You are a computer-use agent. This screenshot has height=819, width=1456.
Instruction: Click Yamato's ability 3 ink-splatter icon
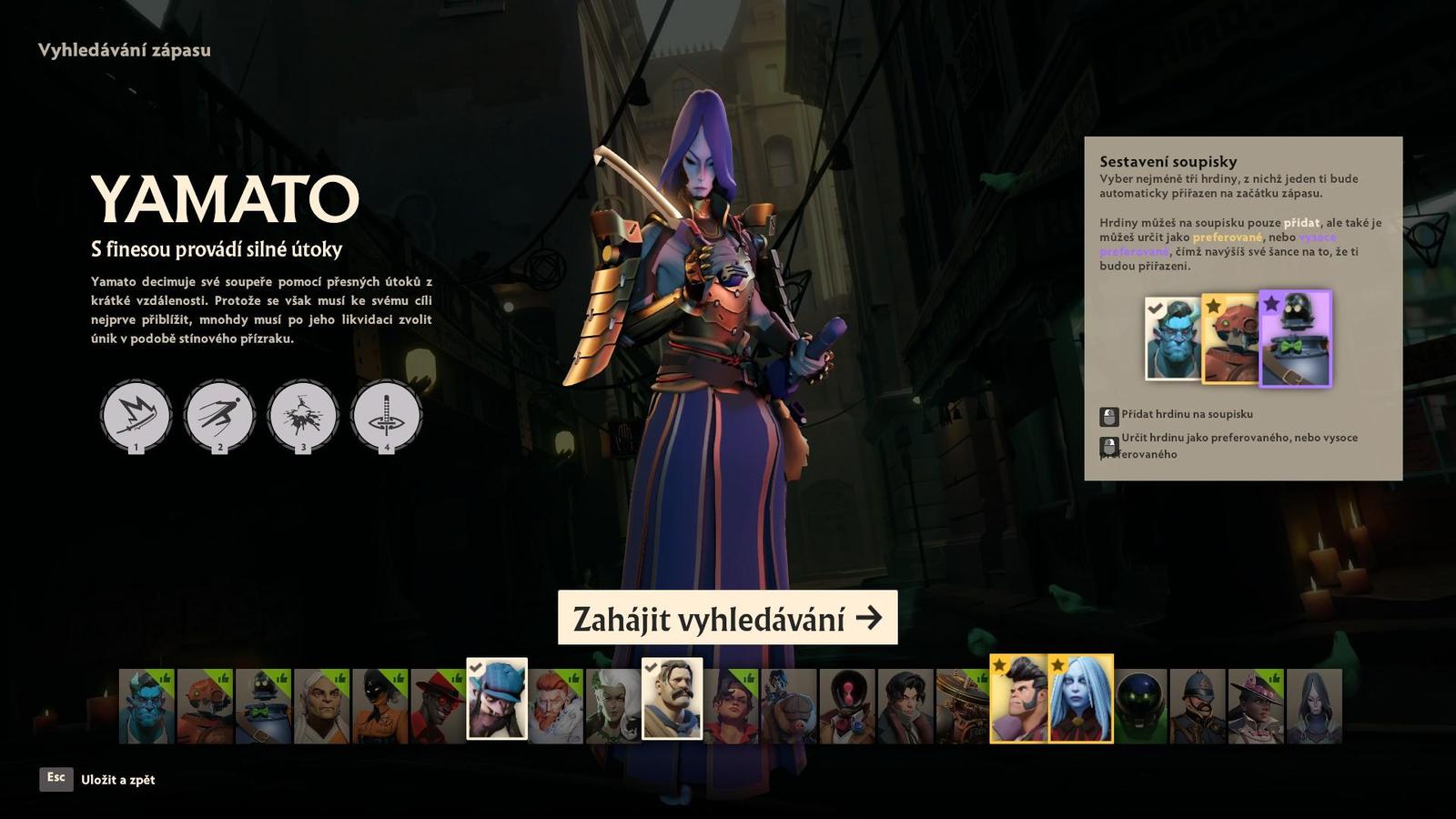[x=303, y=414]
